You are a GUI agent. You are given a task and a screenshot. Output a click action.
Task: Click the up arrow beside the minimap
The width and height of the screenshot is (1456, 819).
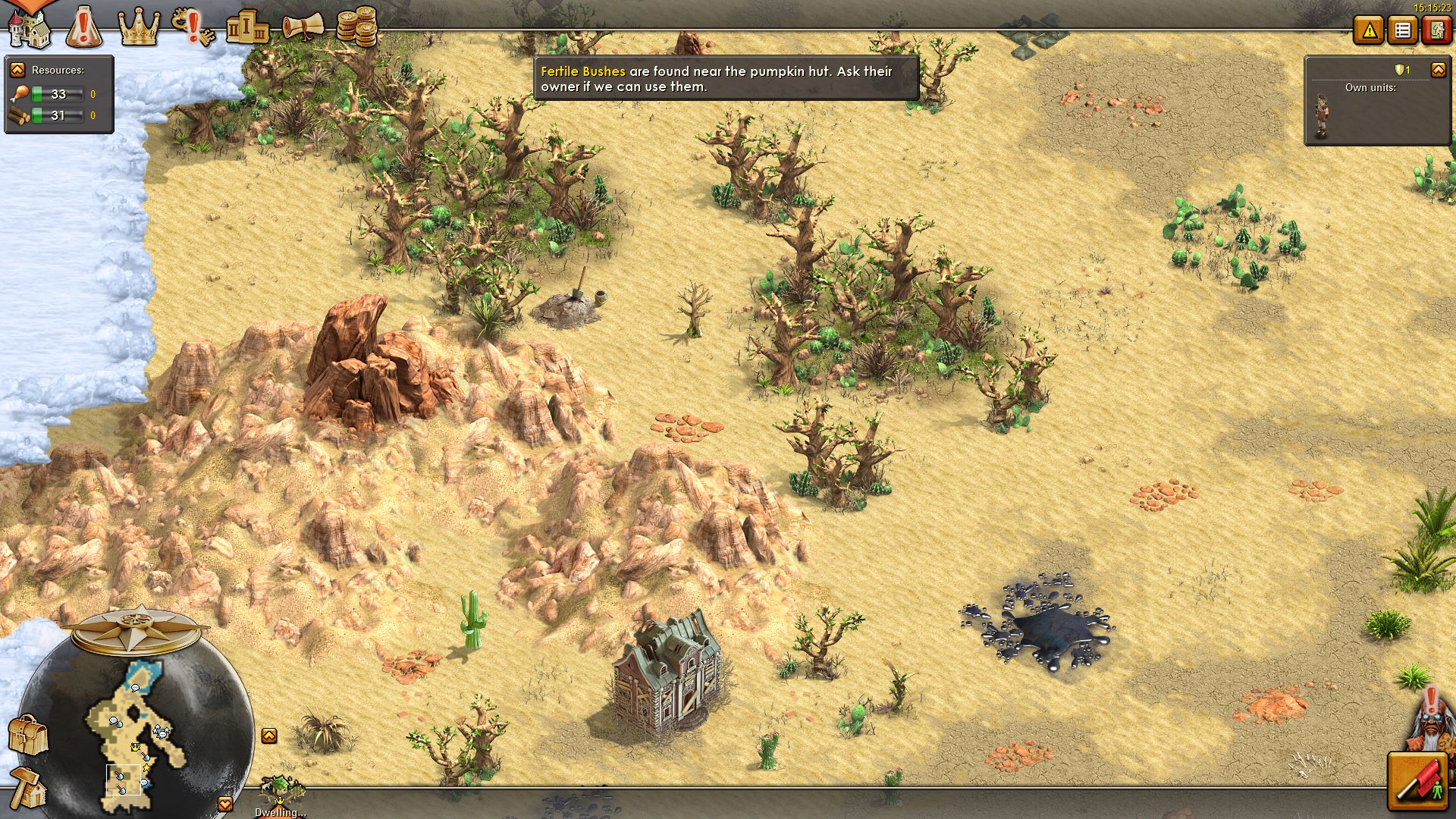point(269,736)
